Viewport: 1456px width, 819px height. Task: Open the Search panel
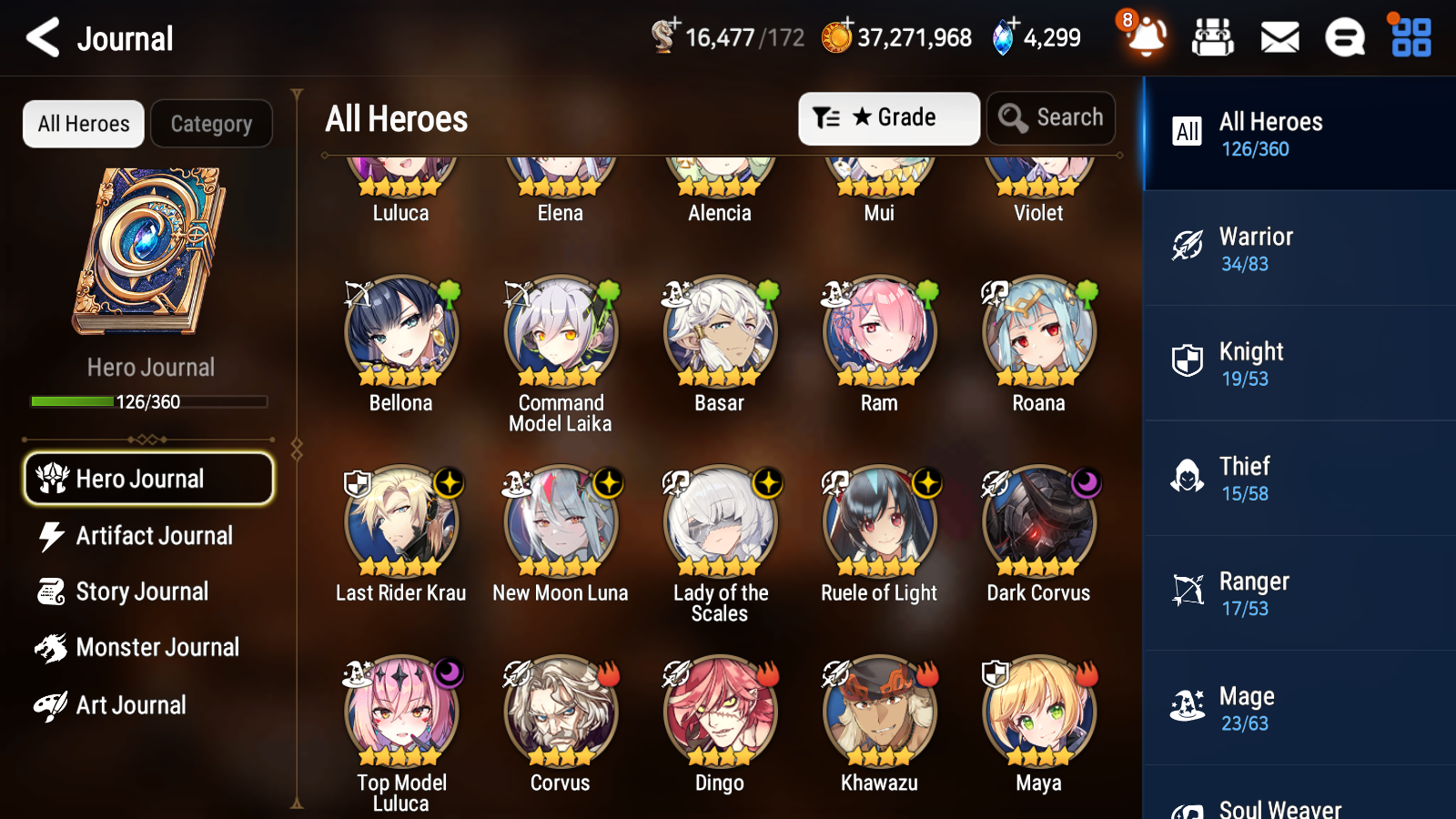tap(1051, 117)
